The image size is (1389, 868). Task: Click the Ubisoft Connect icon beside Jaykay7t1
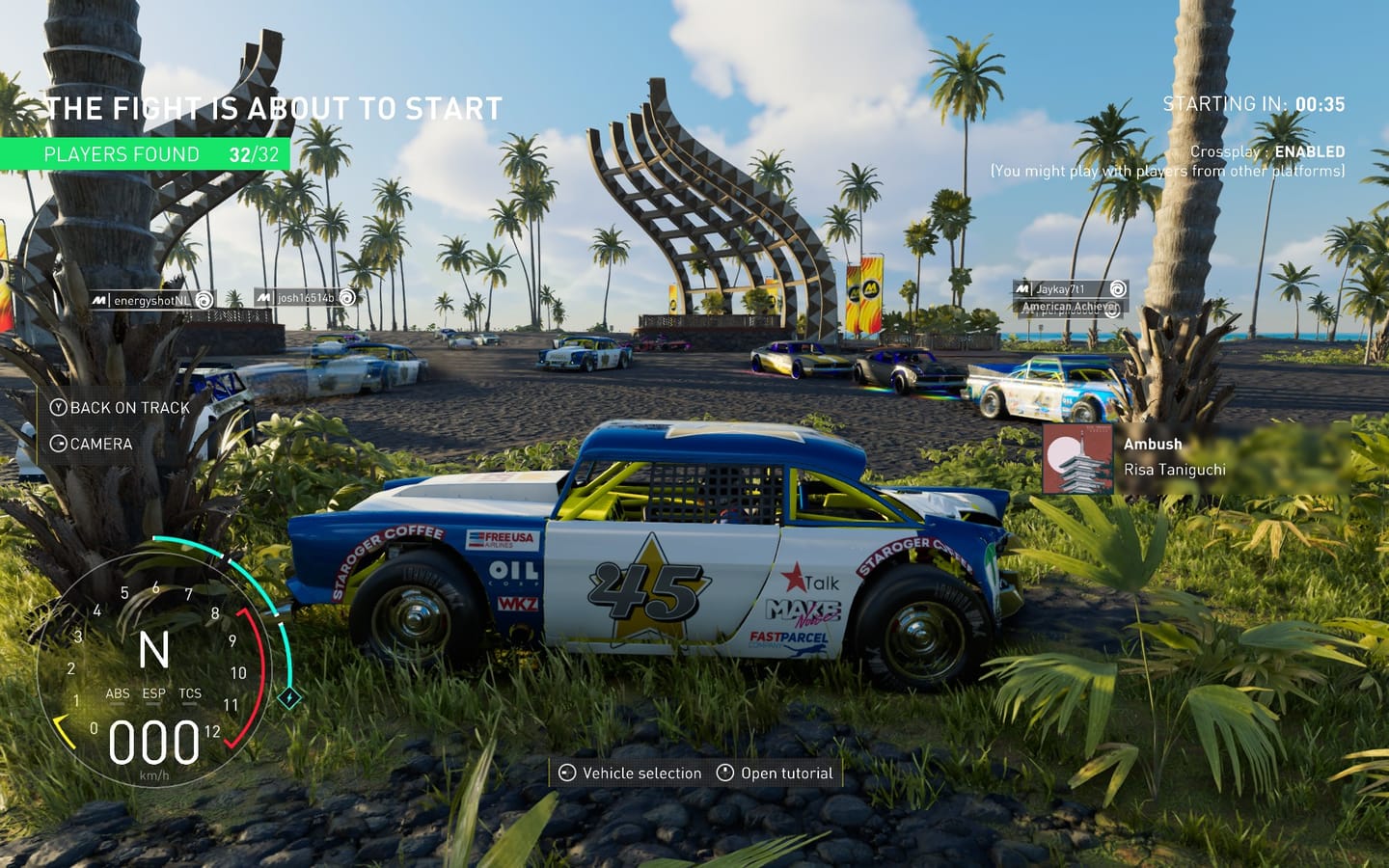pos(1121,289)
